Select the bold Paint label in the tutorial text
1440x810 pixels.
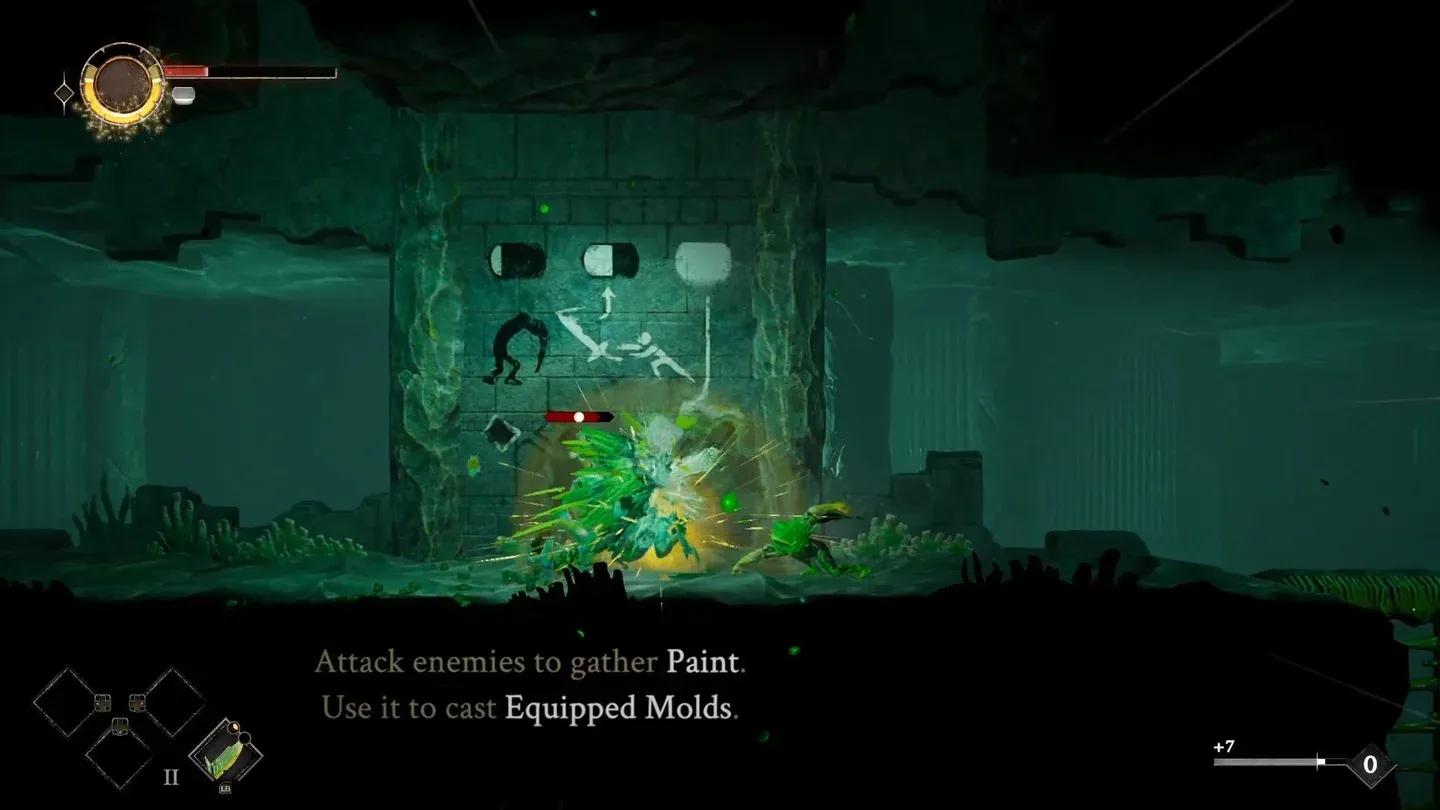tap(702, 662)
